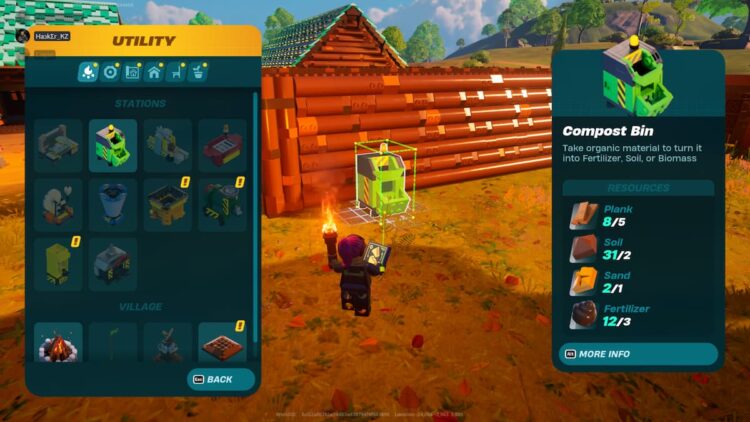Select the red machine station tile
This screenshot has height=422, width=750.
point(222,146)
